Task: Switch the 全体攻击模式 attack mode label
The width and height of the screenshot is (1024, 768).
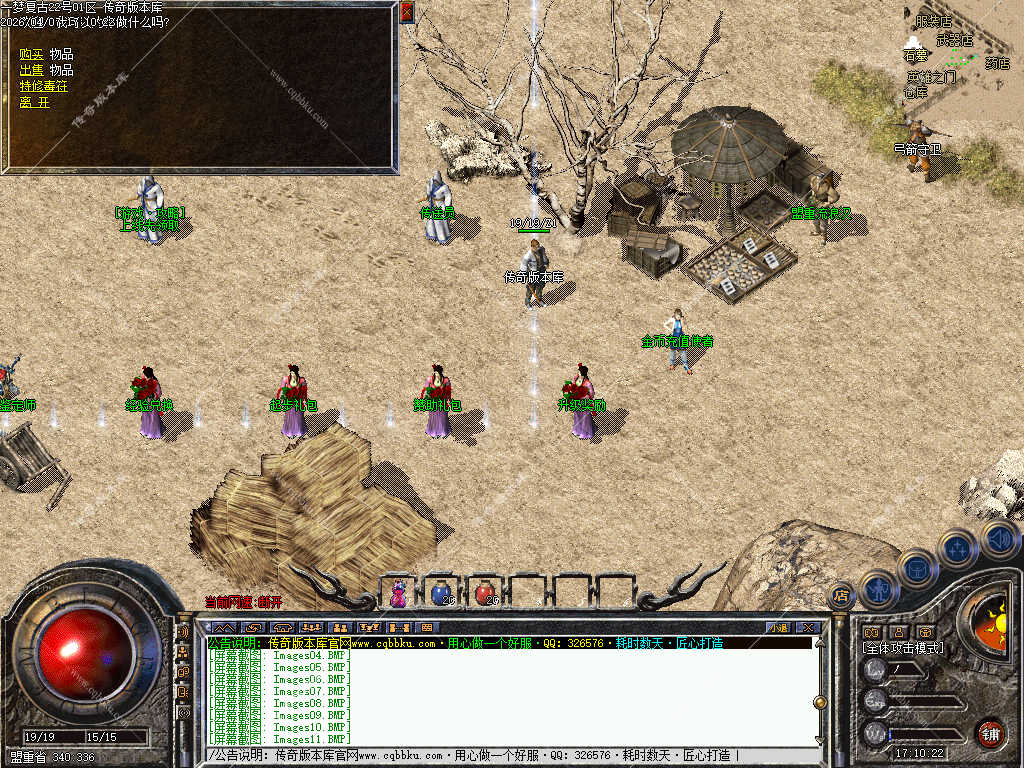Action: point(903,648)
